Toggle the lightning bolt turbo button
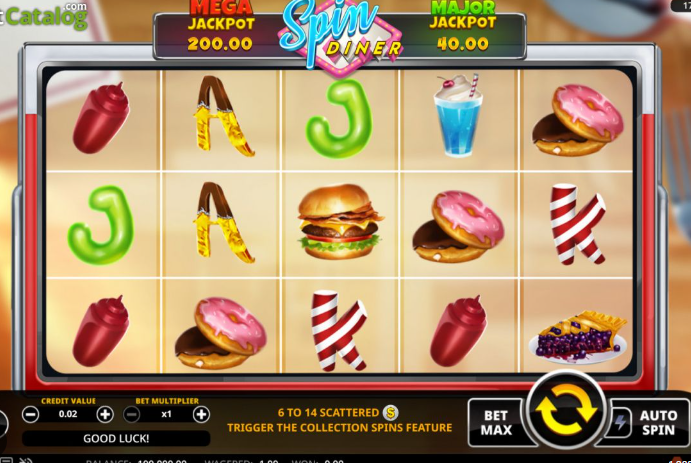The width and height of the screenshot is (691, 463). click(x=619, y=423)
